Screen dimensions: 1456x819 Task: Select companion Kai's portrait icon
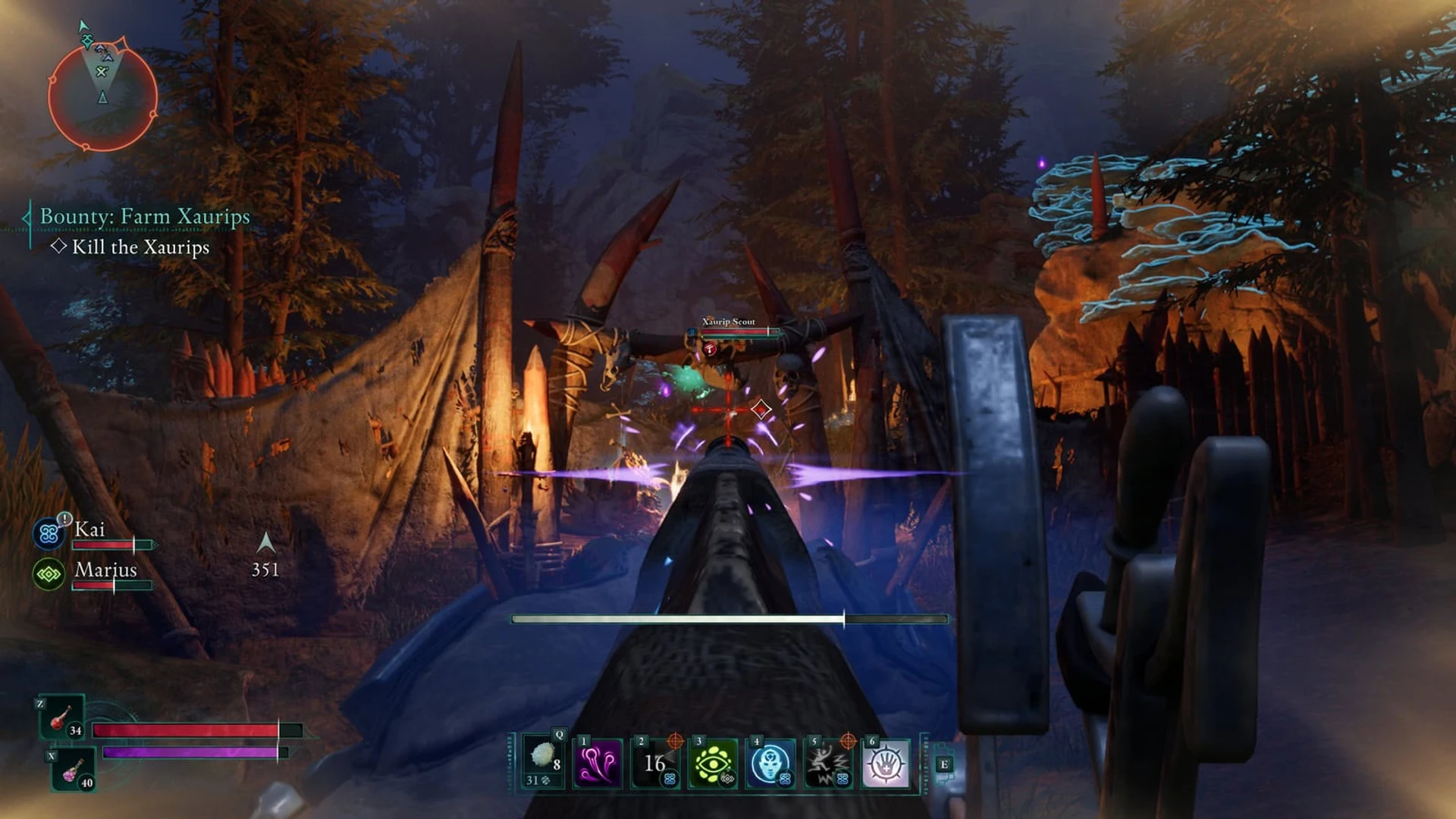(49, 533)
